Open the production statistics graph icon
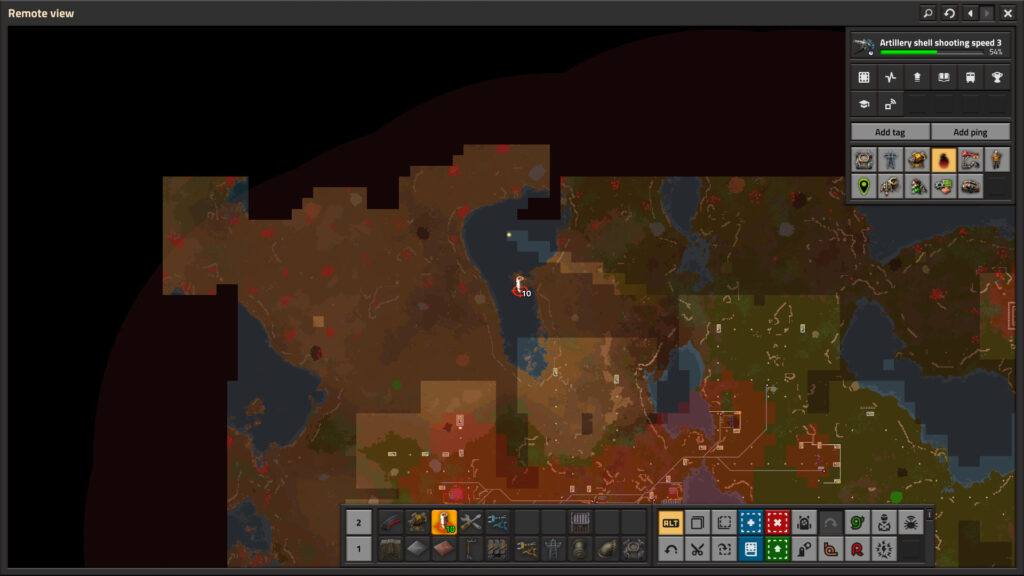1024x576 pixels. (890, 77)
